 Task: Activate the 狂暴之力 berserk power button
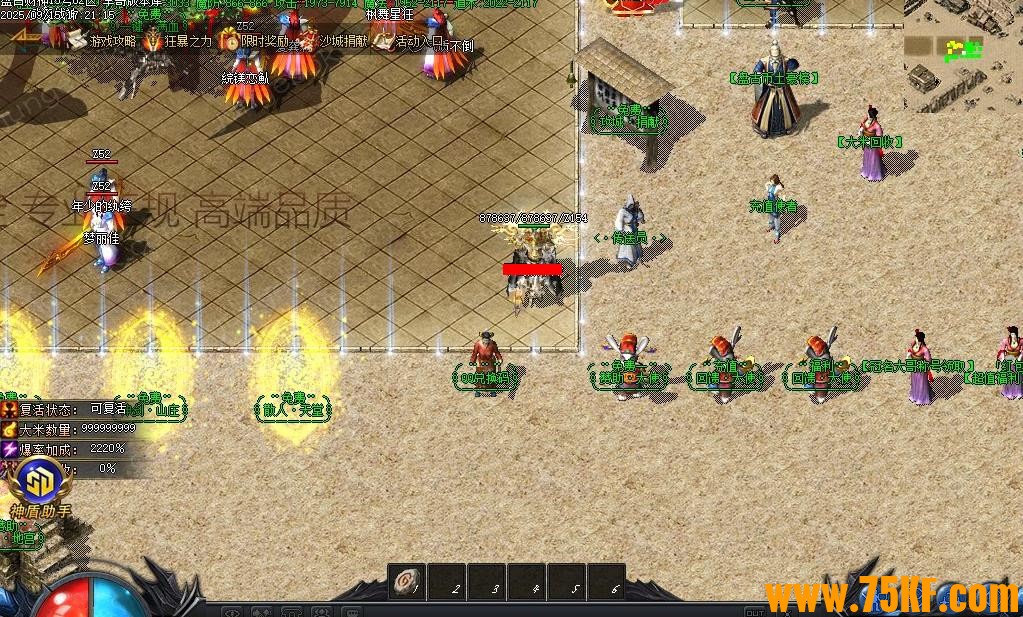pos(176,41)
